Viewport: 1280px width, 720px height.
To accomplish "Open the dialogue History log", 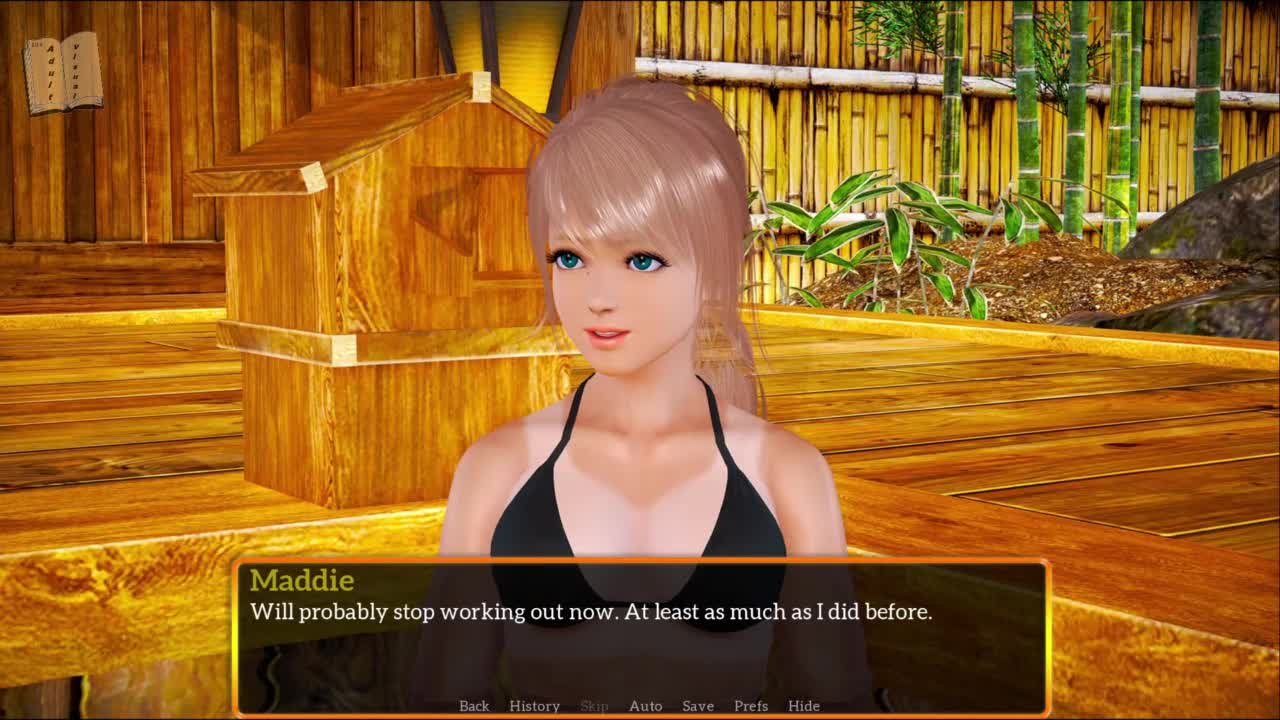I will point(534,706).
